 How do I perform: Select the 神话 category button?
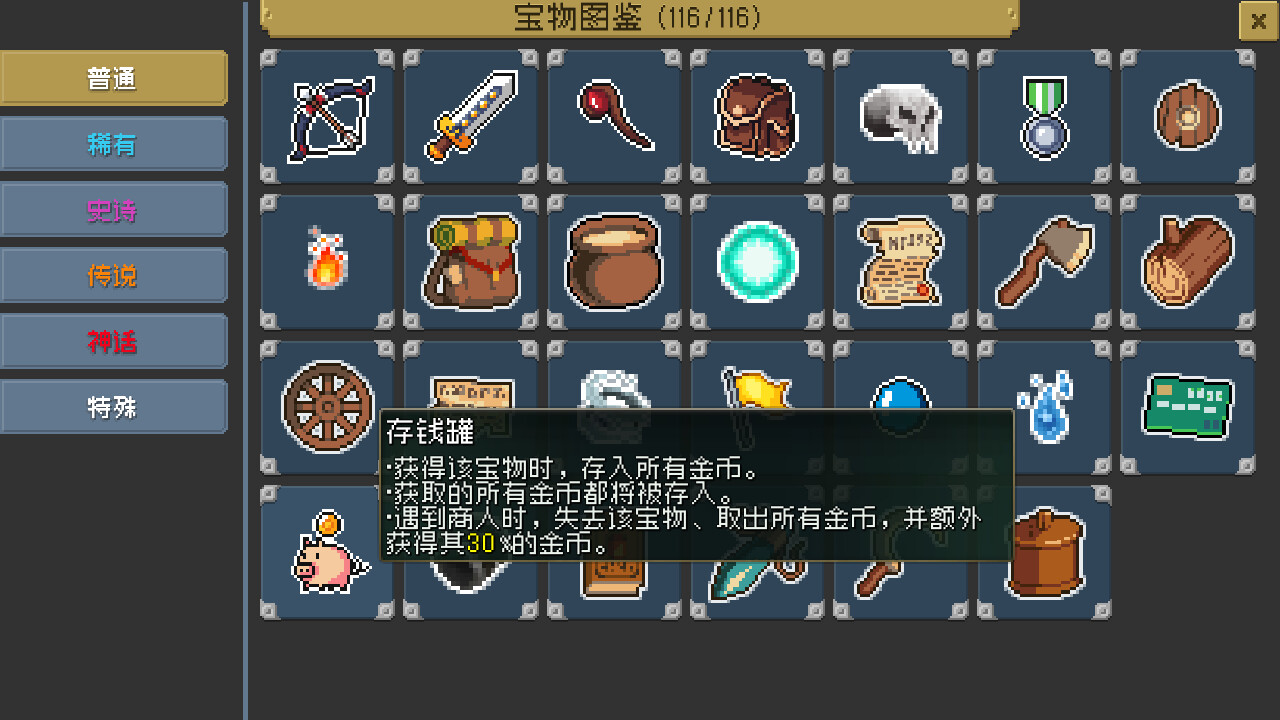114,341
